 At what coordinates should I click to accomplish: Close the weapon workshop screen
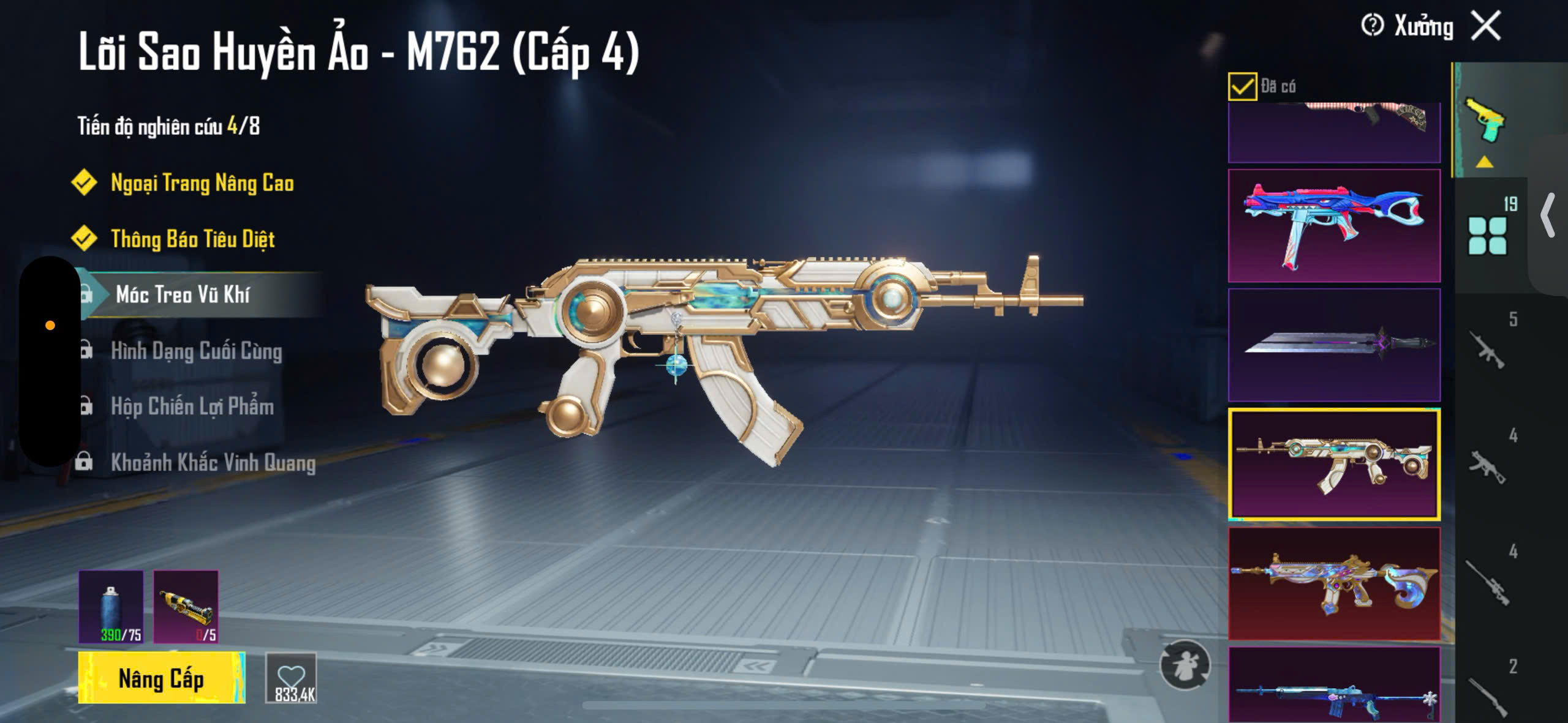point(1486,26)
